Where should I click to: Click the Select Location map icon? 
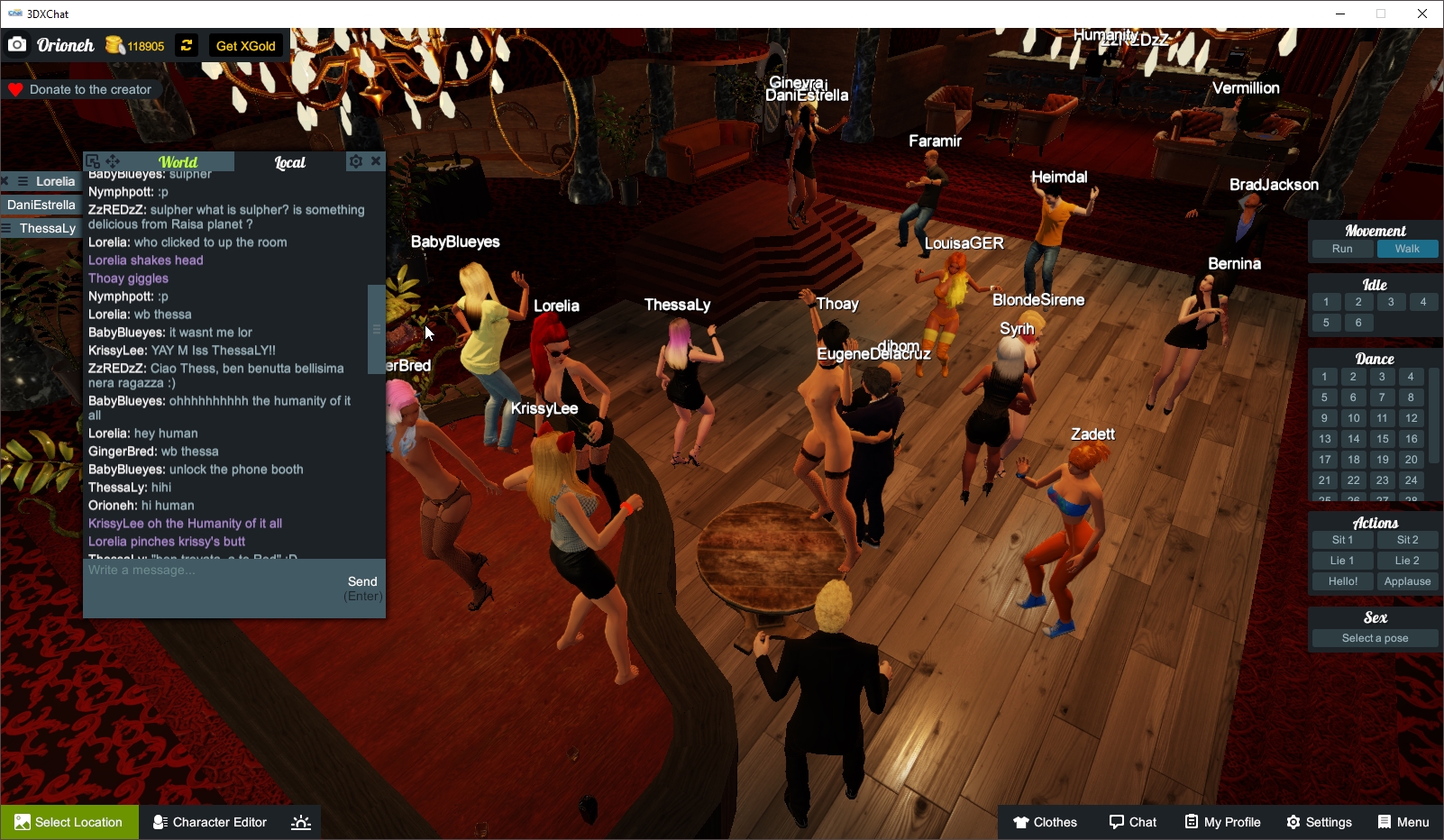pos(20,822)
